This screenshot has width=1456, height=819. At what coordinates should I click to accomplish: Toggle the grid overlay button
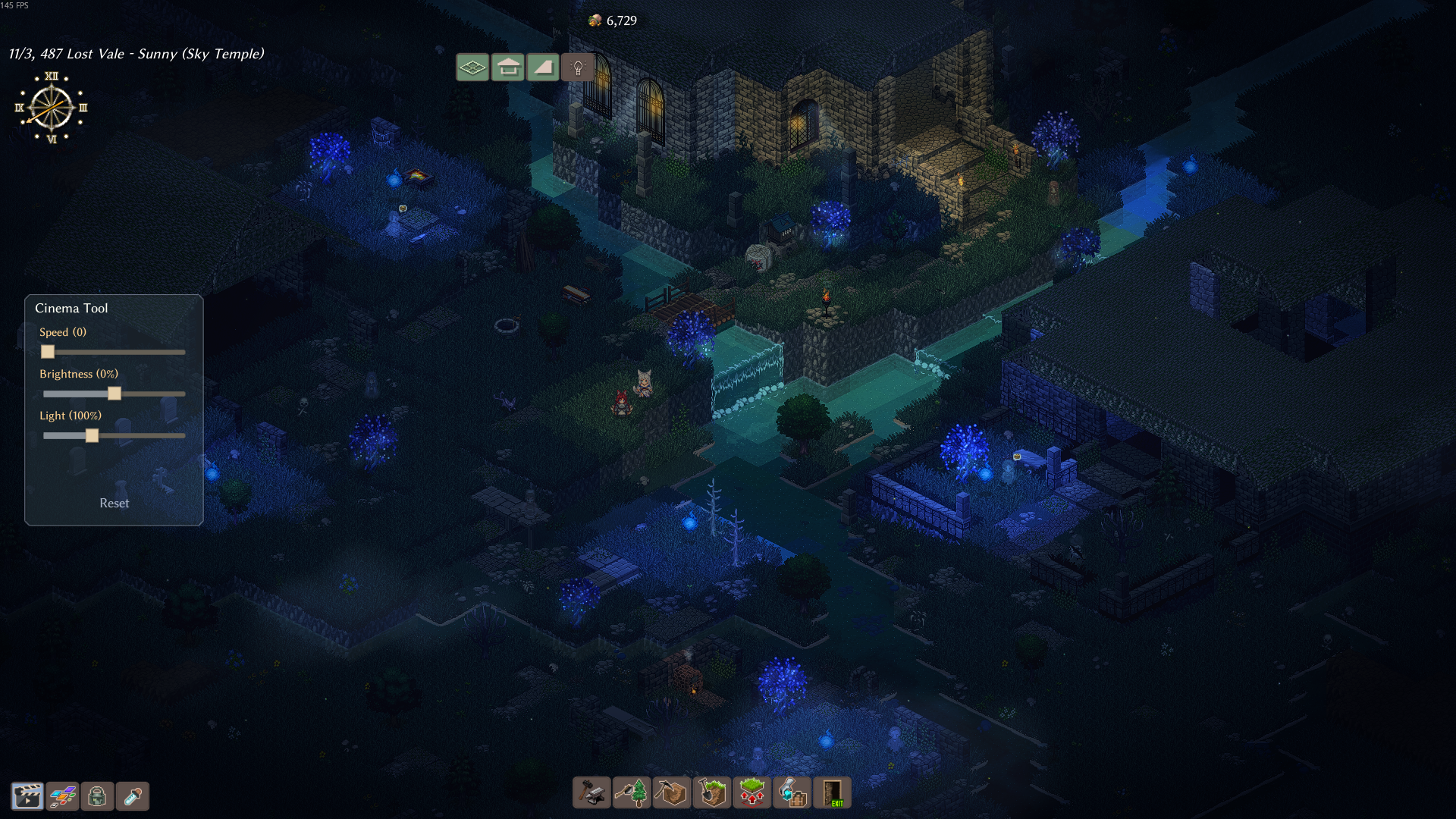click(472, 67)
